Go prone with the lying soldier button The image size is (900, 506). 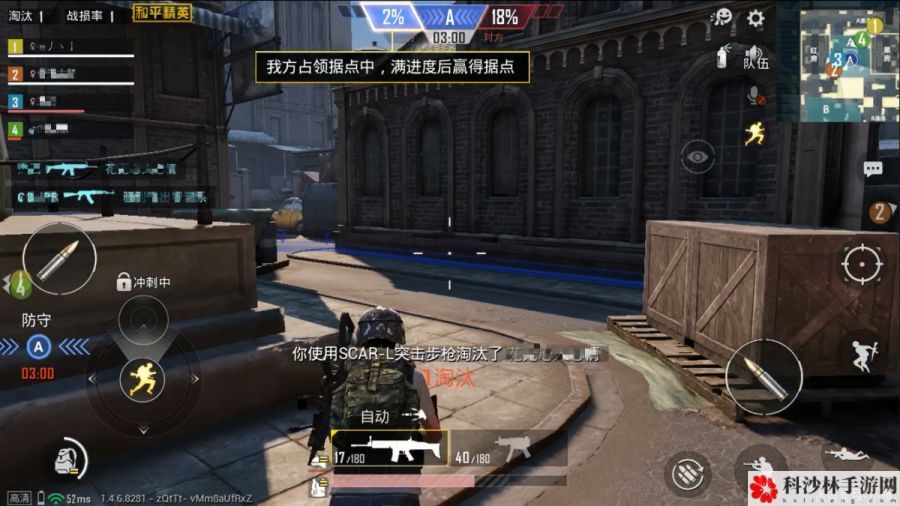click(846, 455)
